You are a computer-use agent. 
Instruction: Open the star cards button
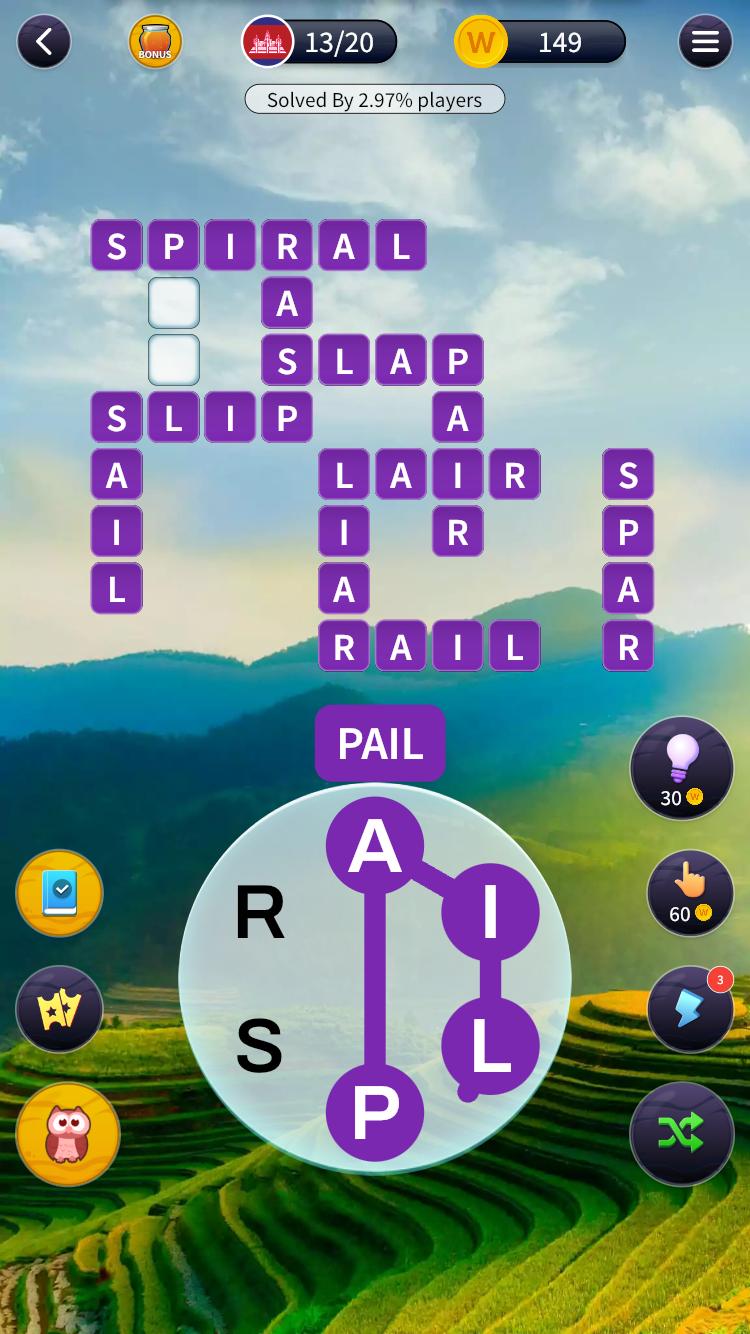coord(60,1009)
